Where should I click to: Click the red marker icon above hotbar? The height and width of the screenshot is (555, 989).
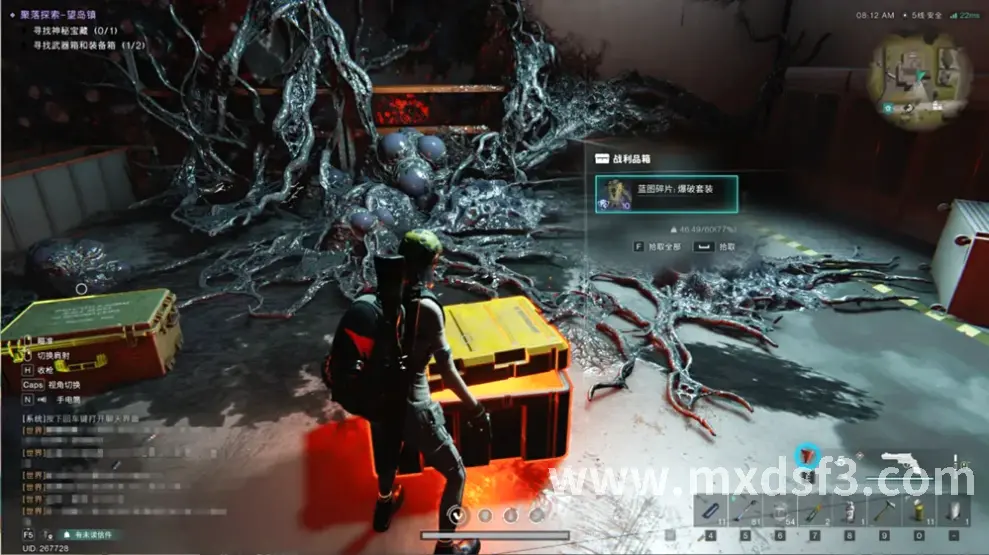(x=806, y=456)
